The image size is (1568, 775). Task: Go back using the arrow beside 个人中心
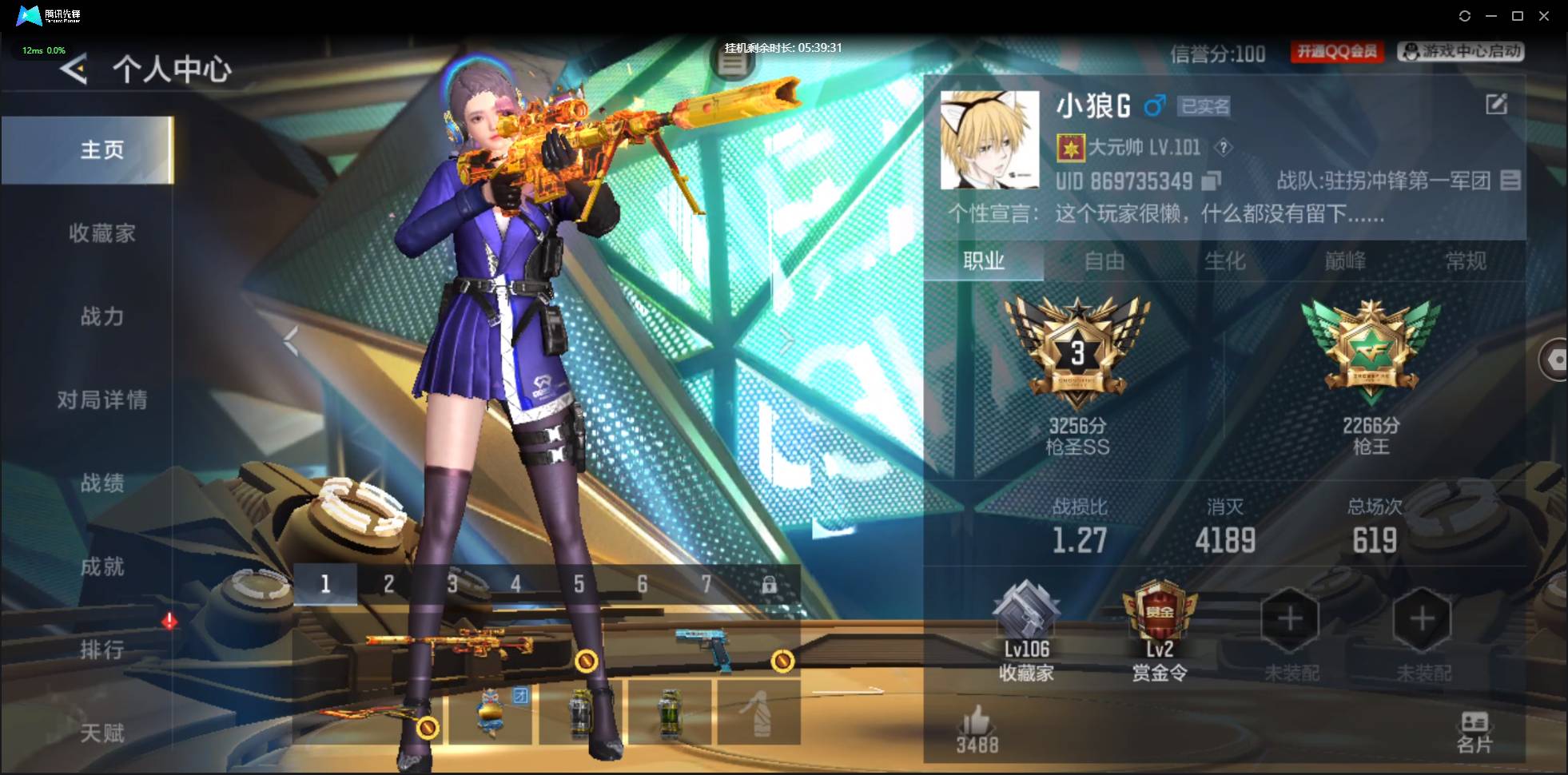(74, 70)
